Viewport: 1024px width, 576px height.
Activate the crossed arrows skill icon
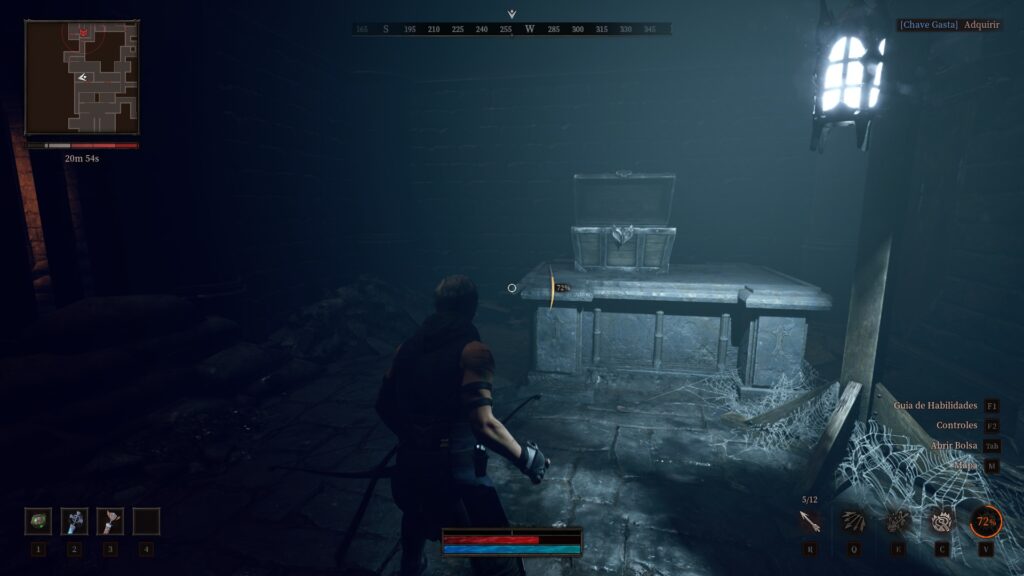897,521
